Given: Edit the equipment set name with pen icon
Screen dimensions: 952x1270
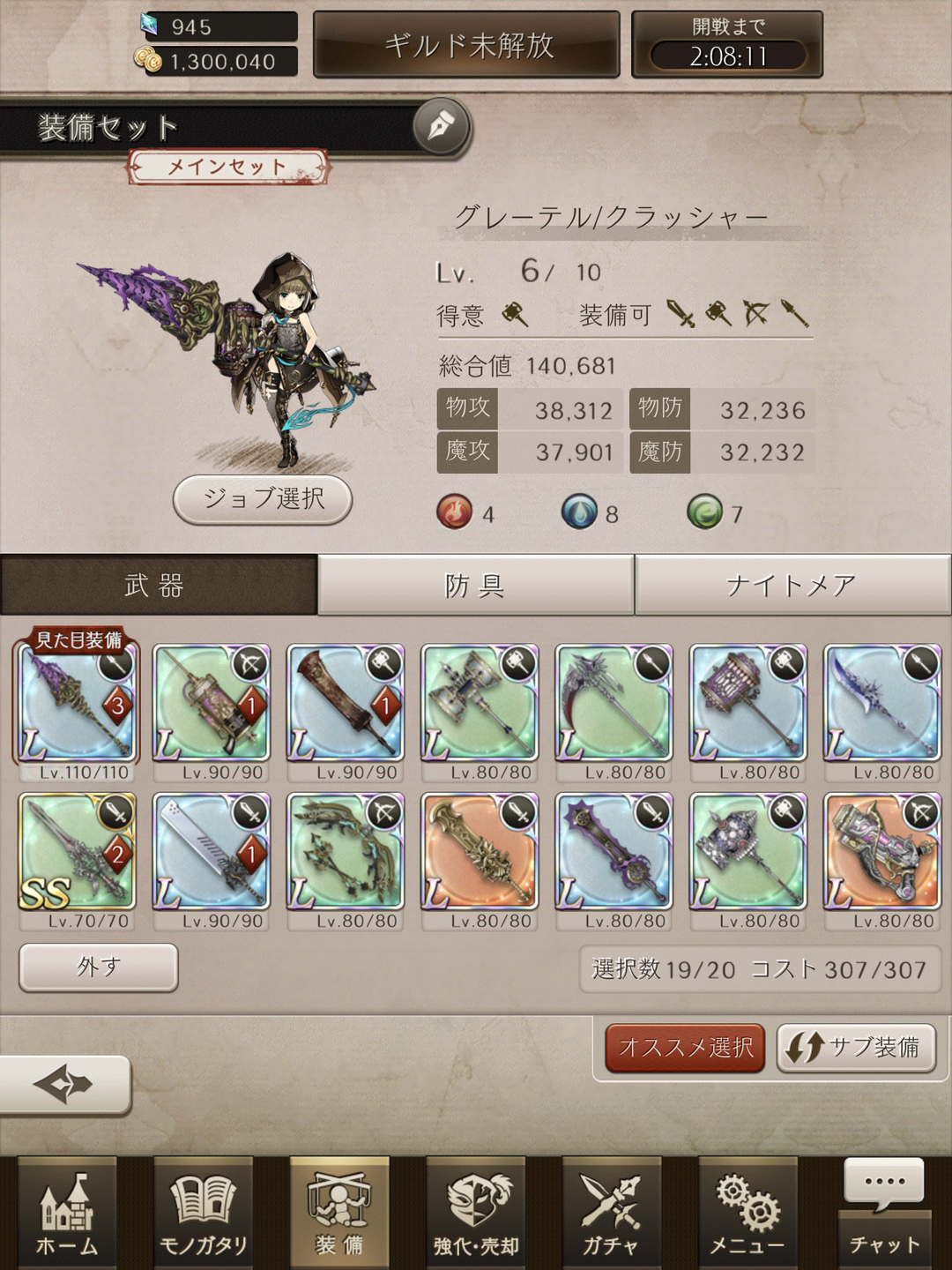Looking at the screenshot, I should click(440, 128).
